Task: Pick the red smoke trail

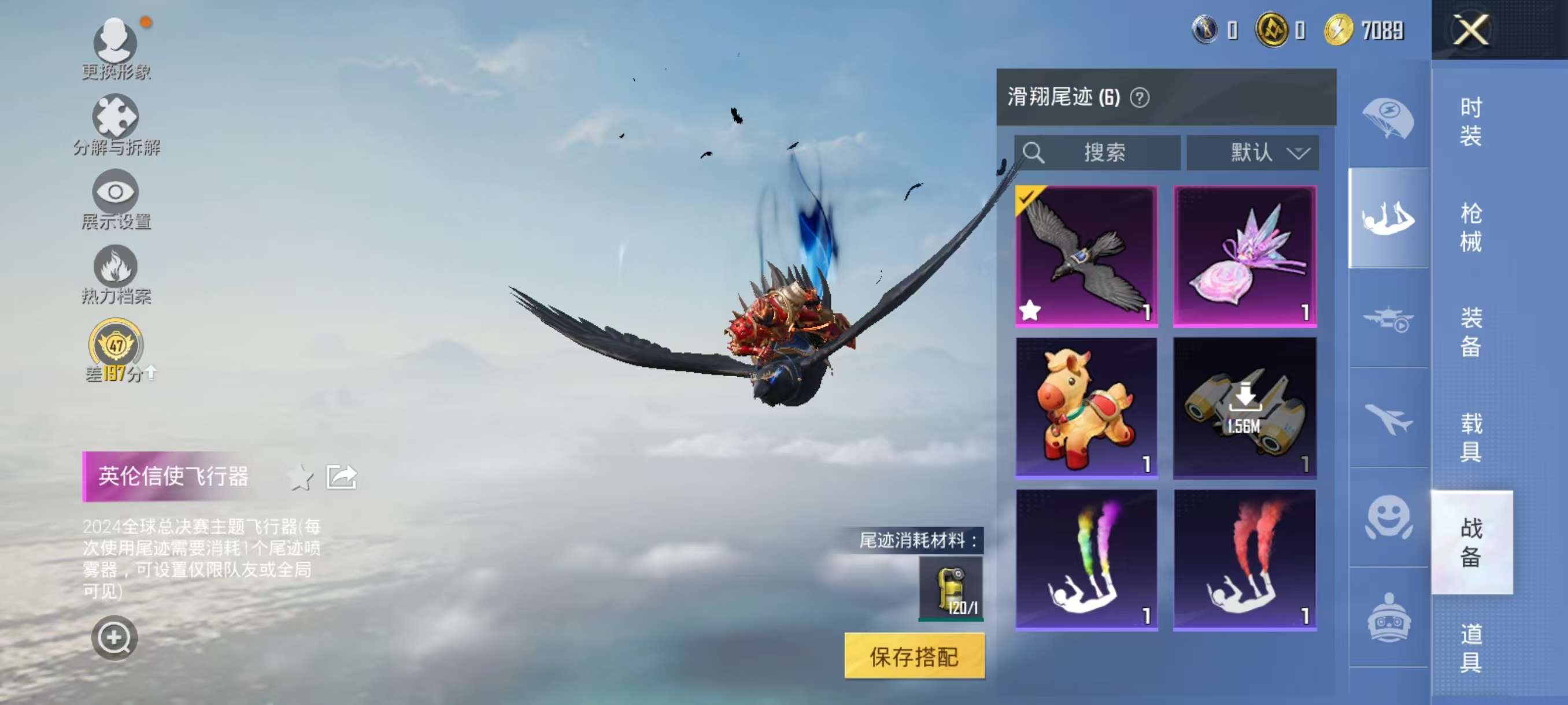Action: coord(1244,559)
